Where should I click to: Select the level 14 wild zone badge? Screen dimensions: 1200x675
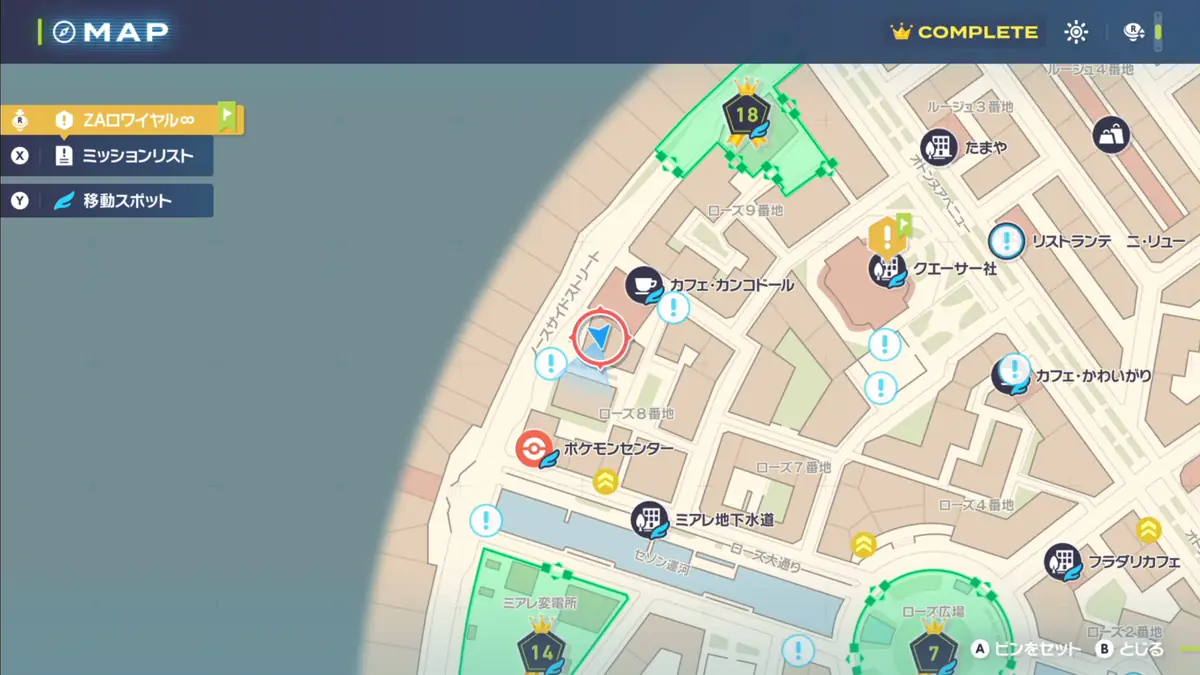541,652
